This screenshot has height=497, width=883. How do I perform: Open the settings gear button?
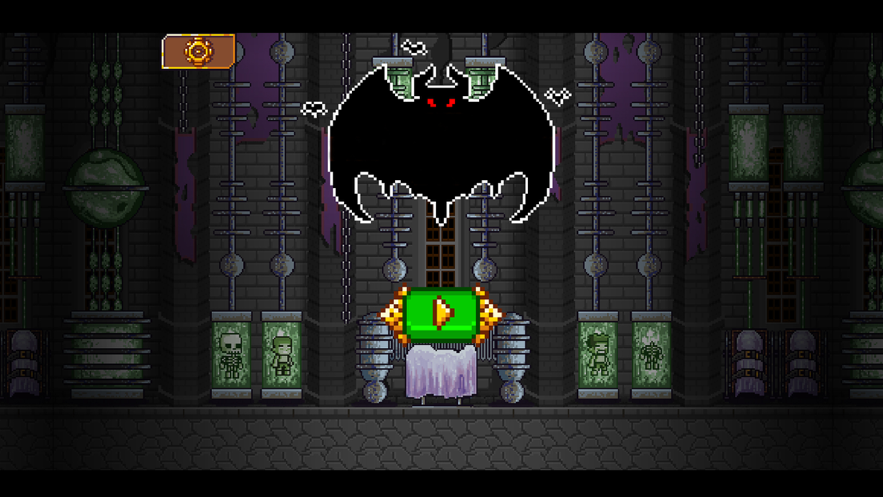[199, 51]
